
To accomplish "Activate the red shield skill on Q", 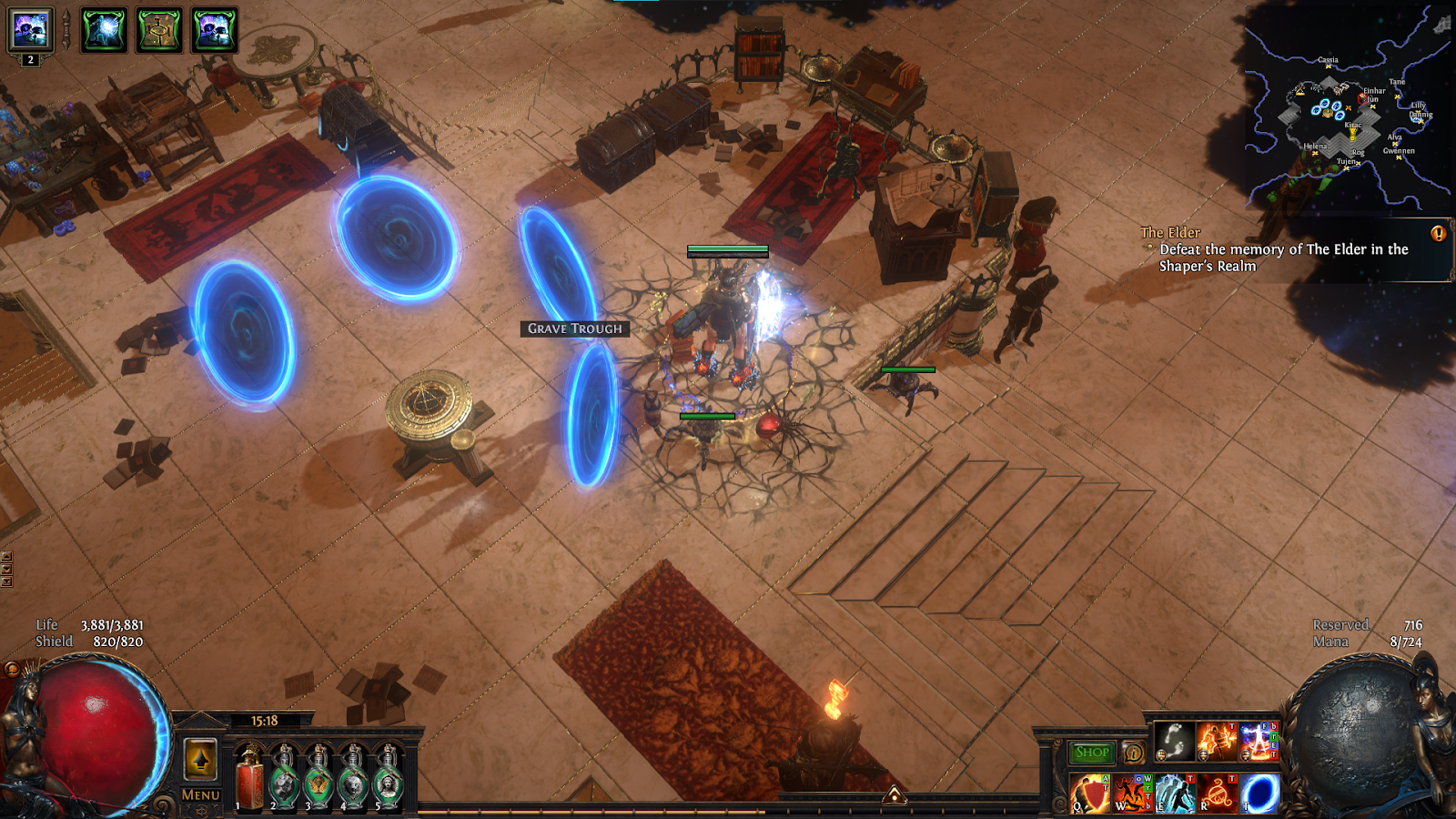I will [x=1090, y=794].
